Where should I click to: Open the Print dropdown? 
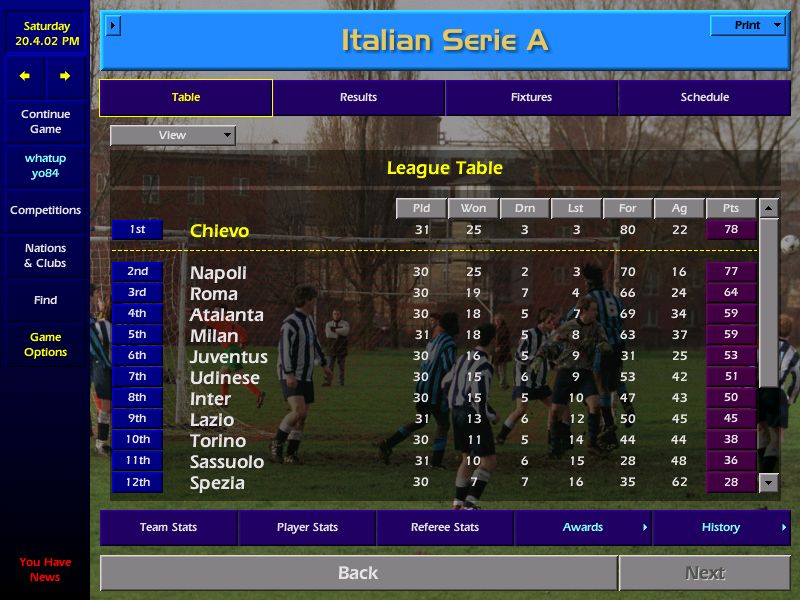[x=747, y=26]
